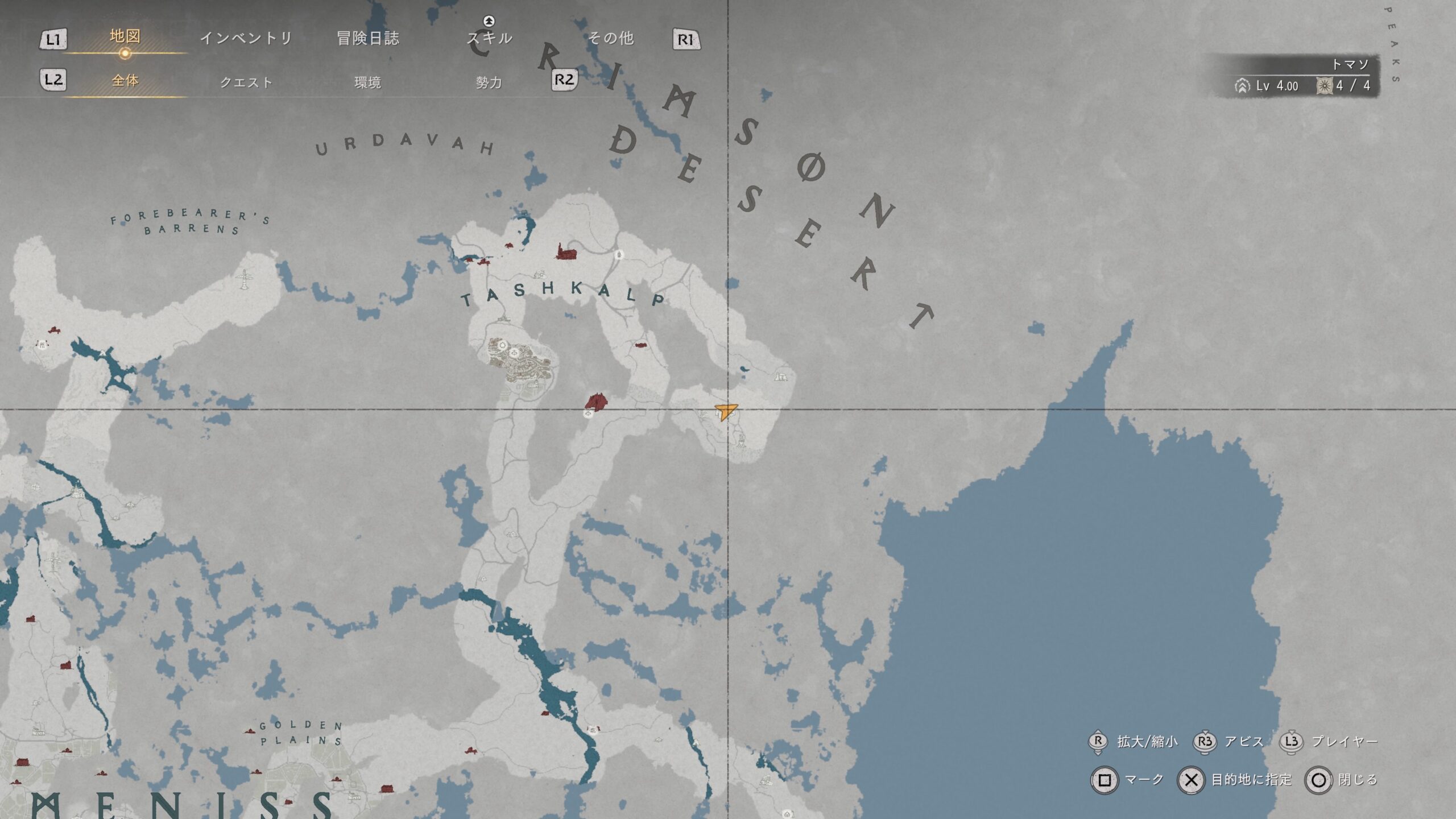Choose the 環境 map filter

click(x=367, y=82)
